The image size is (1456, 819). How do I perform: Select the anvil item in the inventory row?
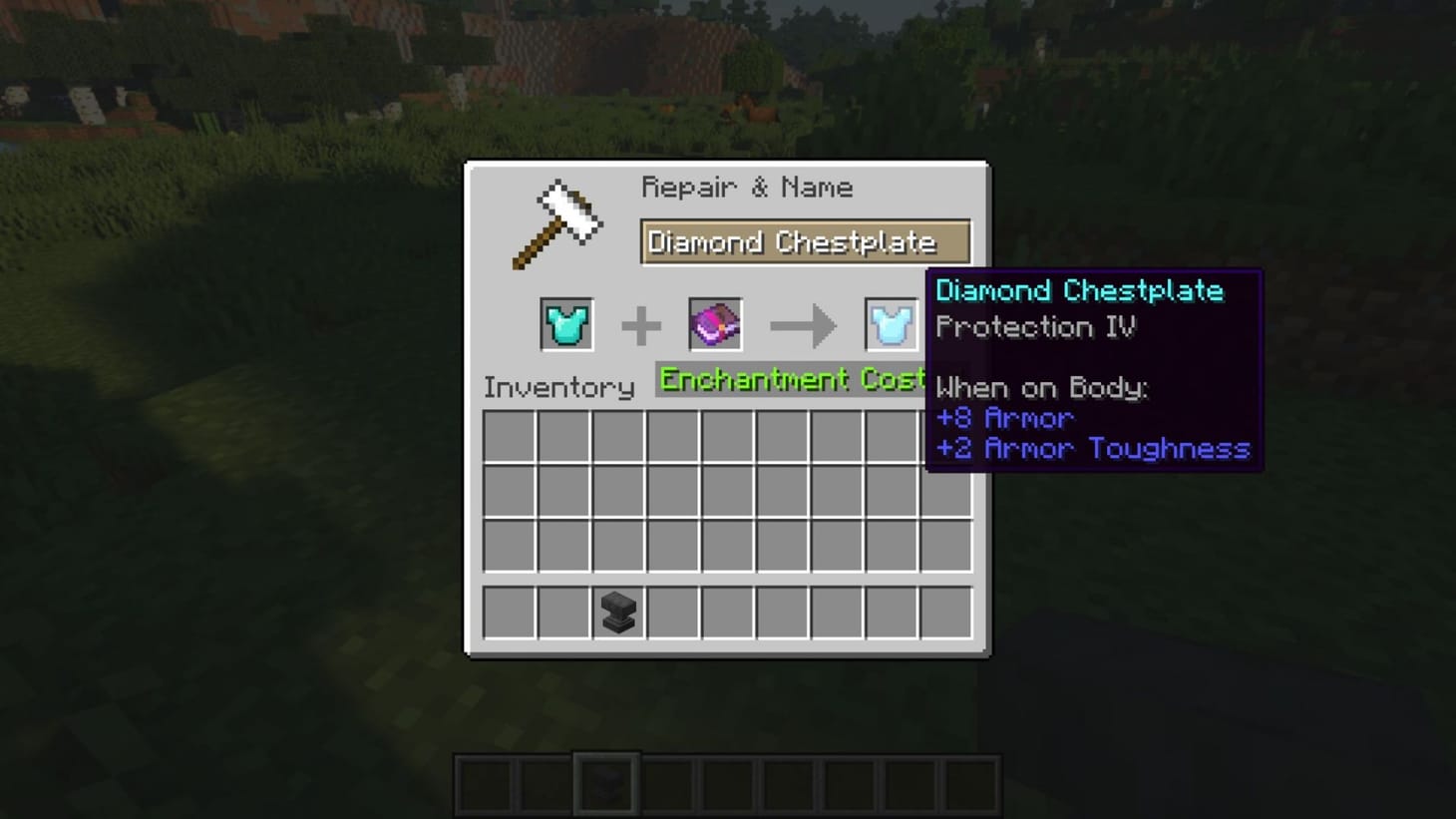[x=616, y=613]
